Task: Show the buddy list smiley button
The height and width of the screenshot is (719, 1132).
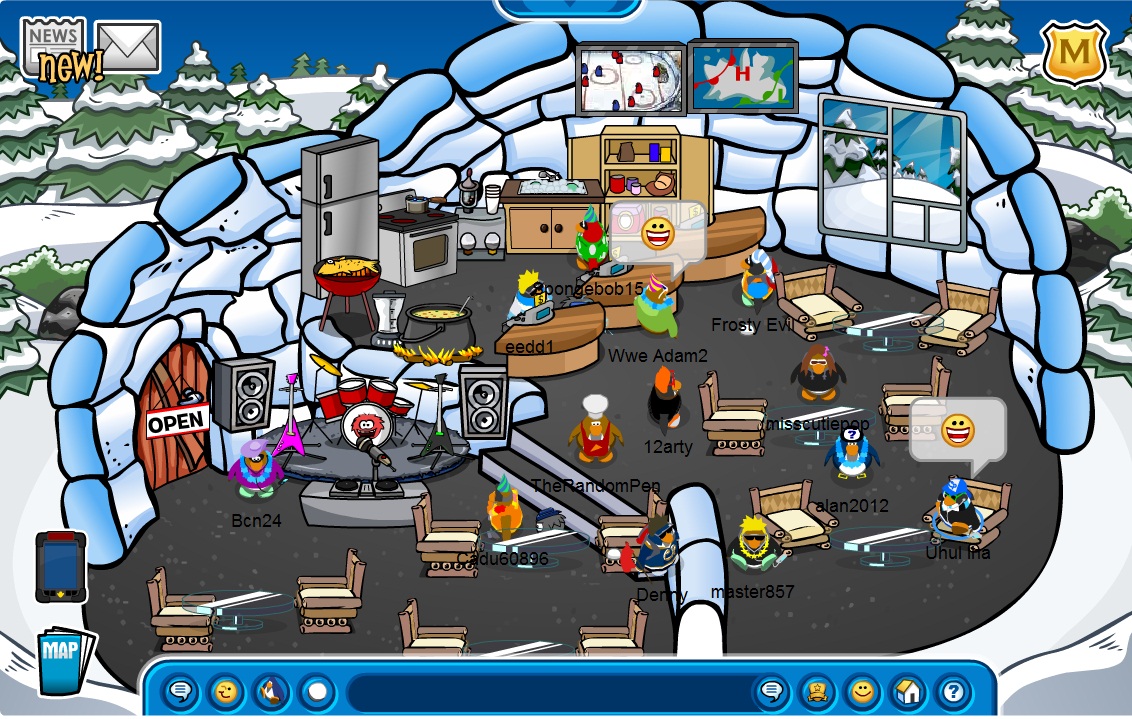Action: point(861,691)
